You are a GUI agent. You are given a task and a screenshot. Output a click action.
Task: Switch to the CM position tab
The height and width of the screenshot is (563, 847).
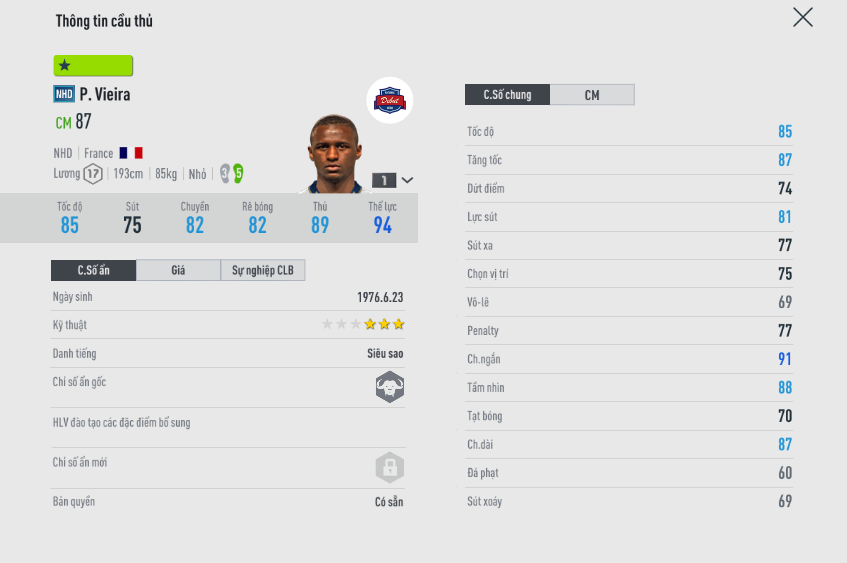[x=592, y=95]
